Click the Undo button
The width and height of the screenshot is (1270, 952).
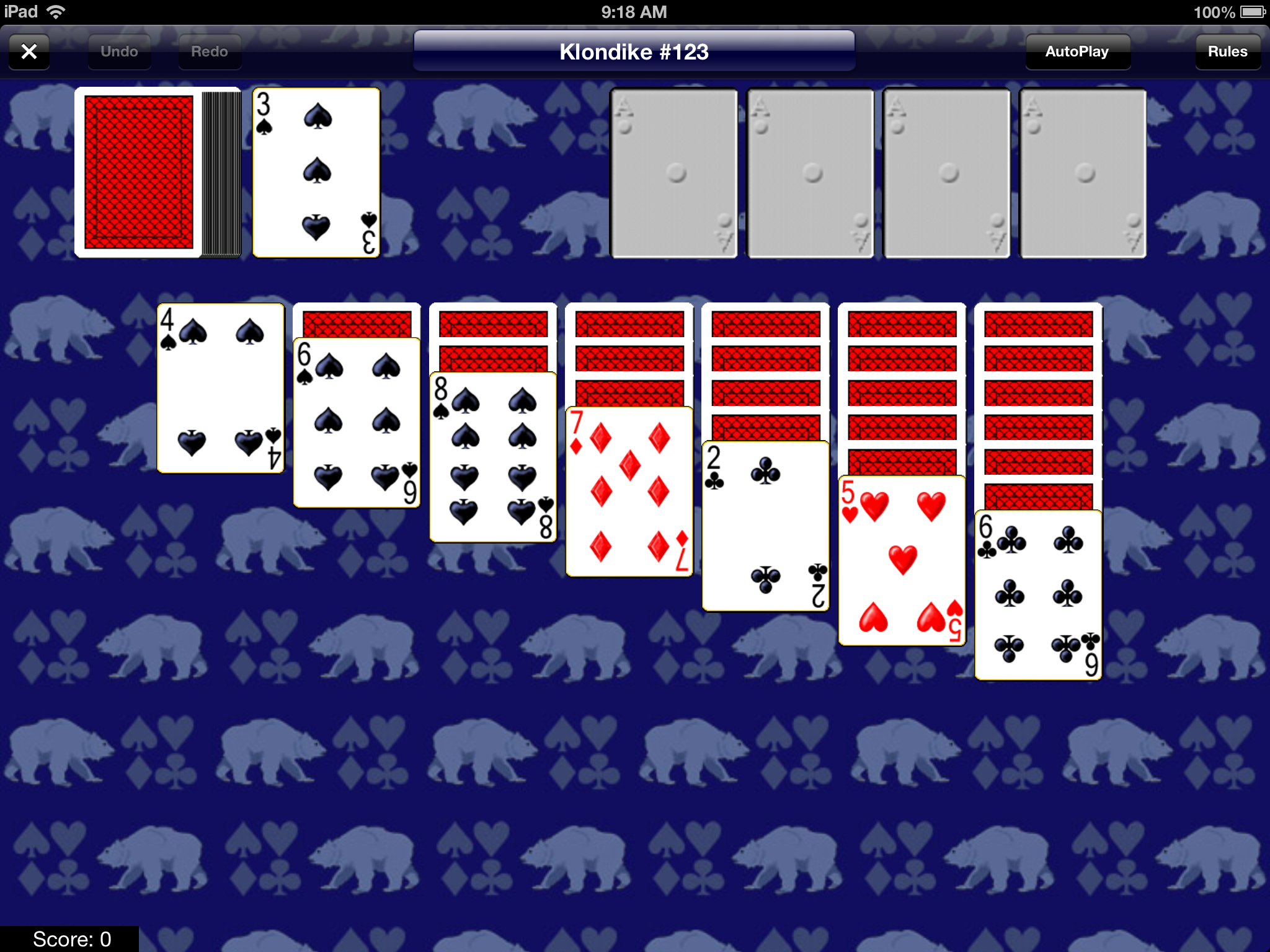click(x=119, y=51)
